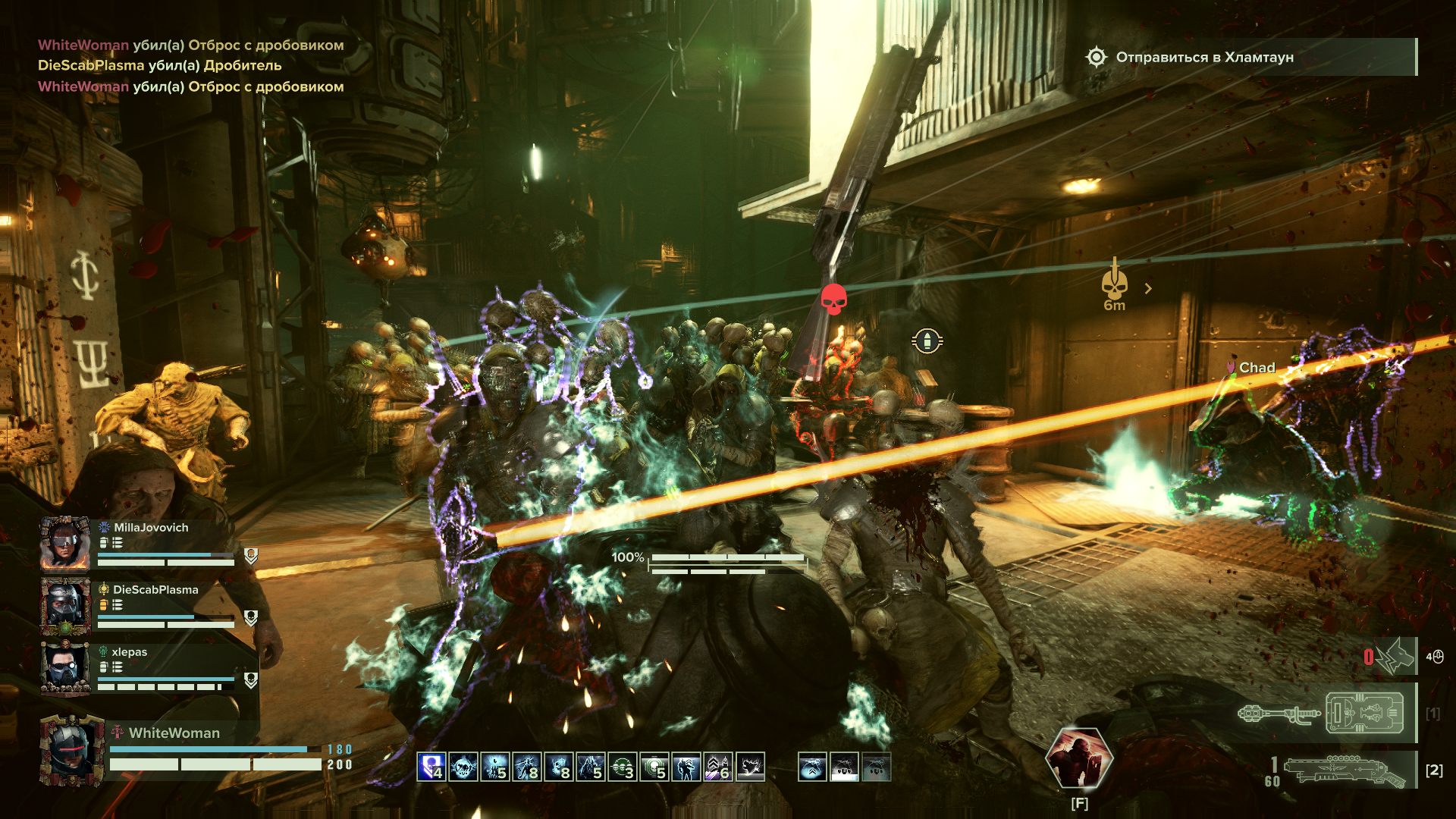Click the blue skull buff icon showing 4
The width and height of the screenshot is (1456, 819).
pos(431,767)
